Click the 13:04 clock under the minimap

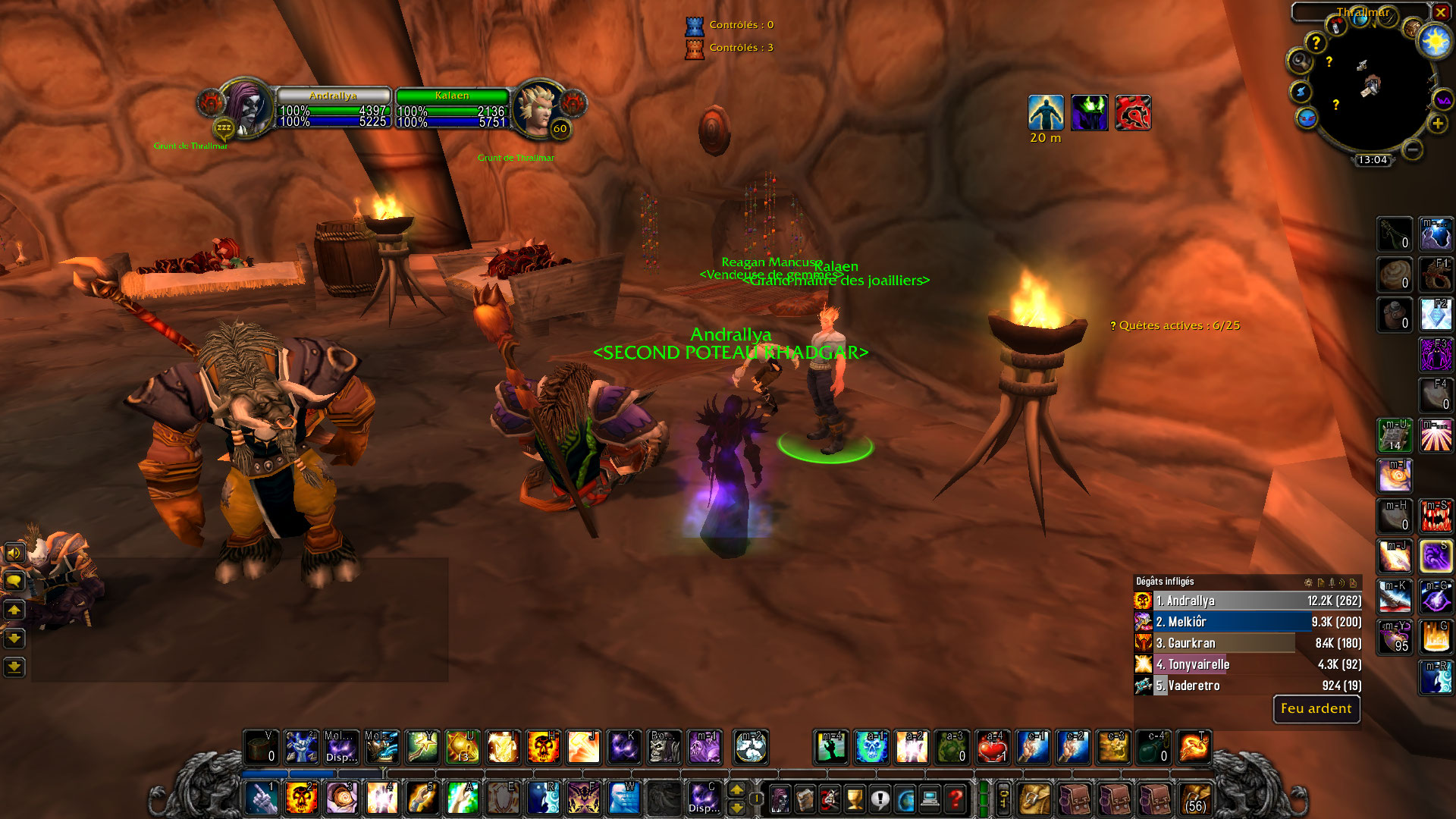pyautogui.click(x=1373, y=159)
